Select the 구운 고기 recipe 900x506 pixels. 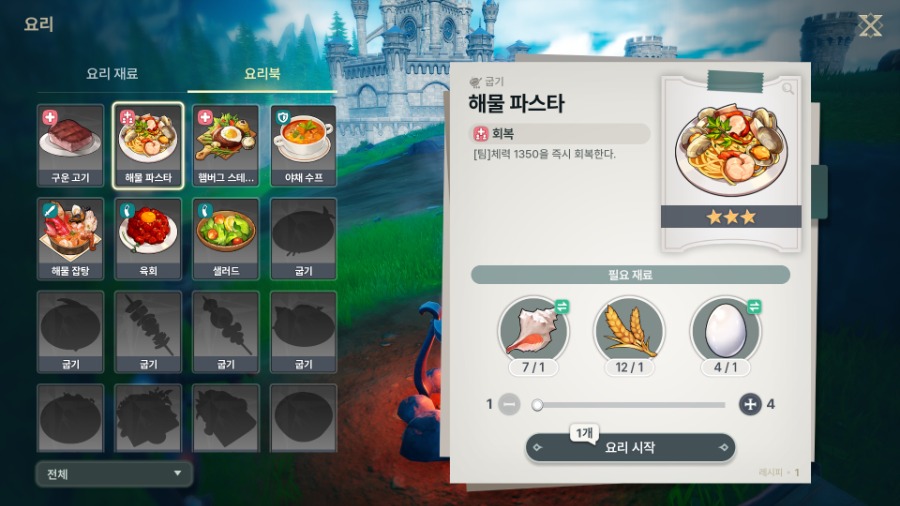[x=70, y=145]
